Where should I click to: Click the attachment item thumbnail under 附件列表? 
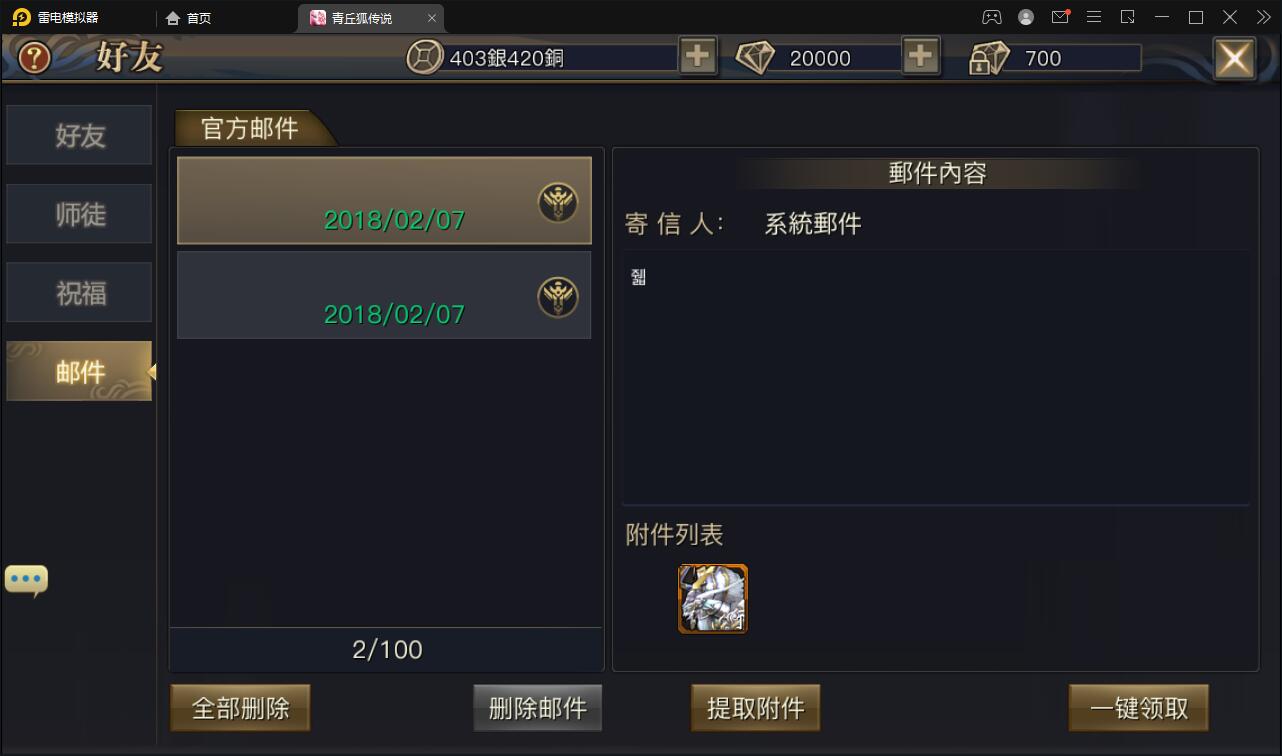coord(712,598)
